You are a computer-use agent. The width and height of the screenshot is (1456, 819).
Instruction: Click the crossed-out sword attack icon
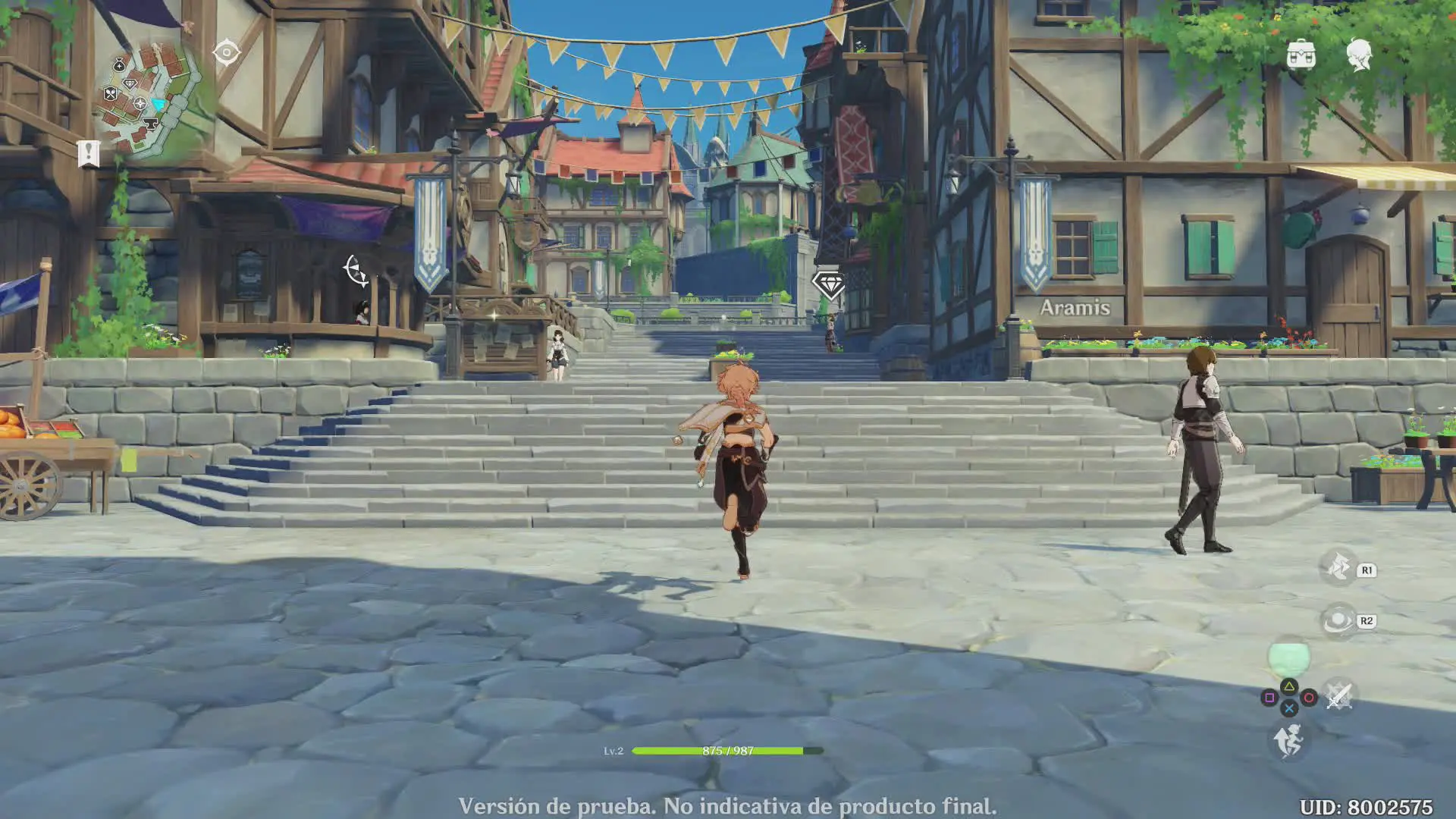coord(1338,696)
